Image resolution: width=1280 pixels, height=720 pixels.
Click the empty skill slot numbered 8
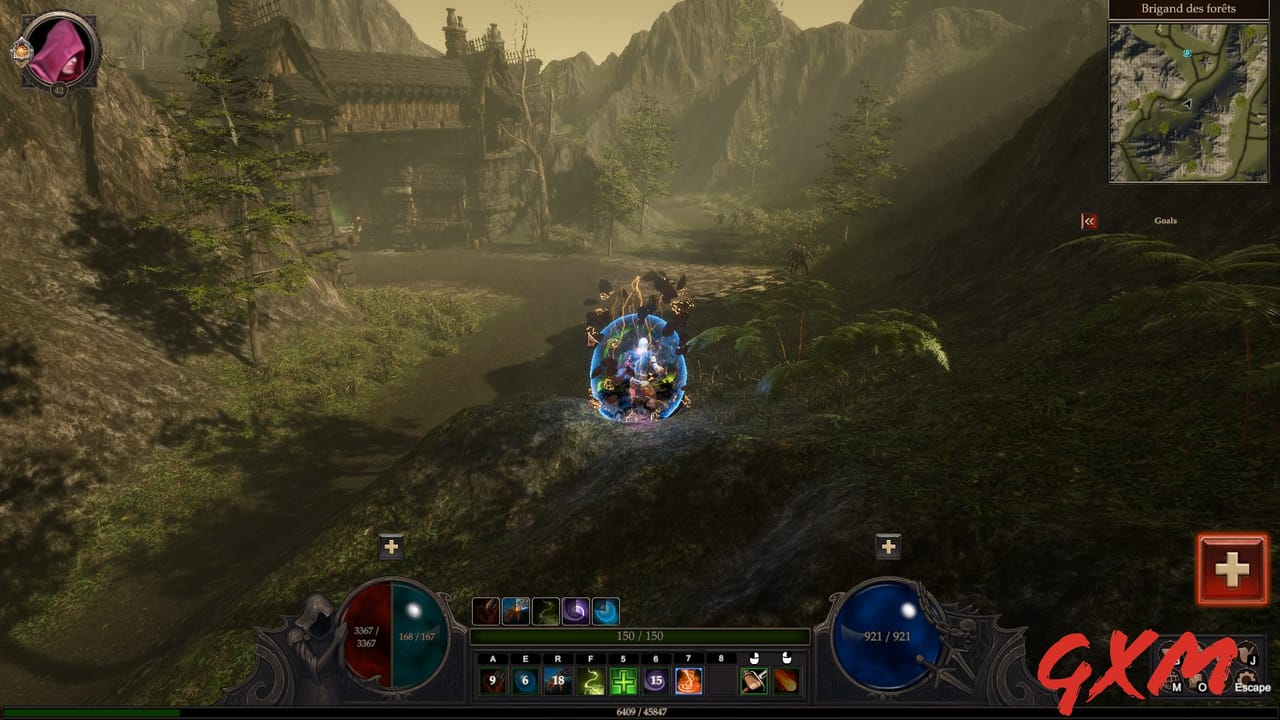(x=721, y=681)
